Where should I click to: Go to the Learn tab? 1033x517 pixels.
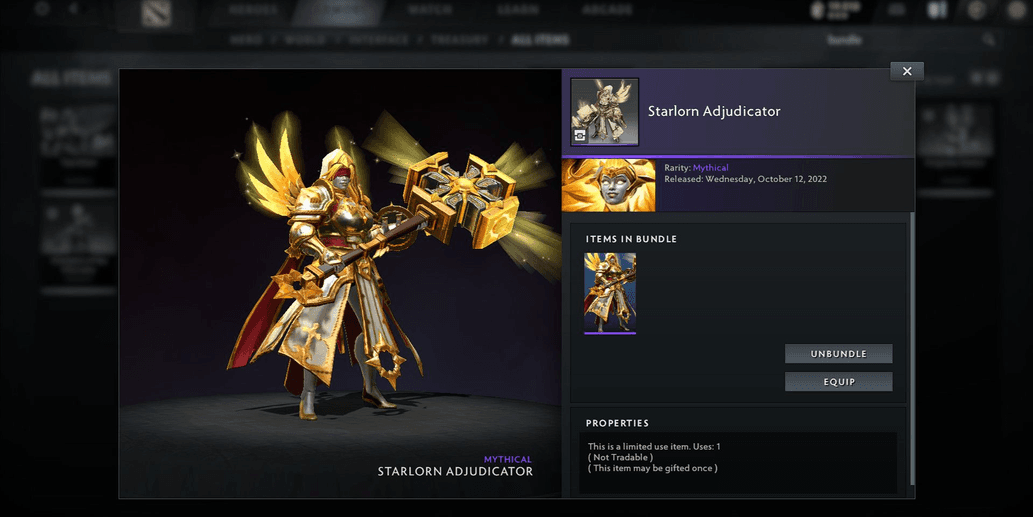click(x=519, y=10)
